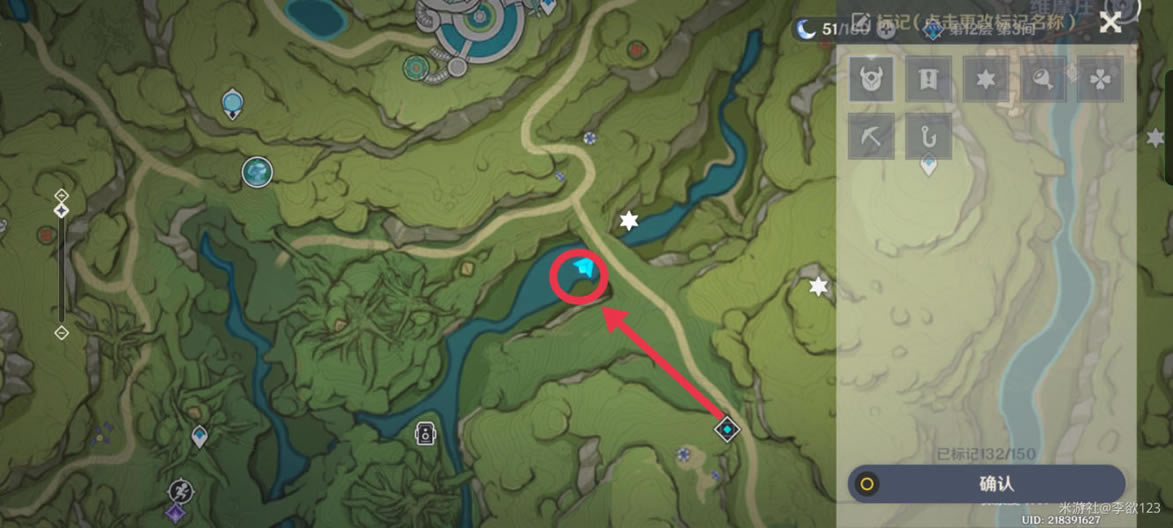Select the pickaxe marker icon
Viewport: 1173px width, 528px height.
coord(871,136)
